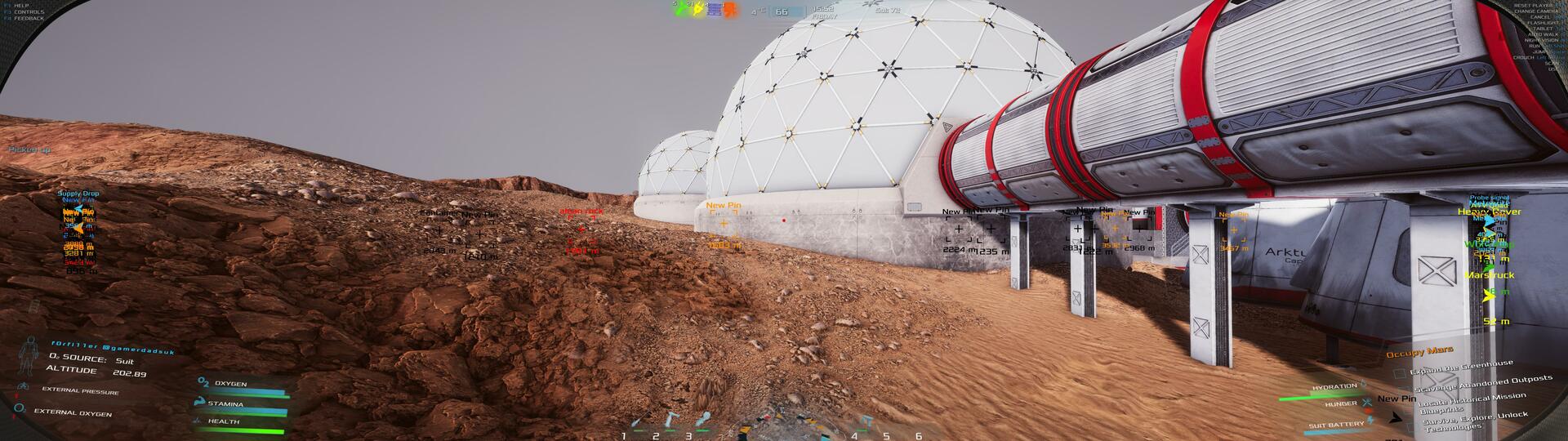Select the Marstruck waypoint label
This screenshot has height=441, width=1568.
[x=1490, y=276]
